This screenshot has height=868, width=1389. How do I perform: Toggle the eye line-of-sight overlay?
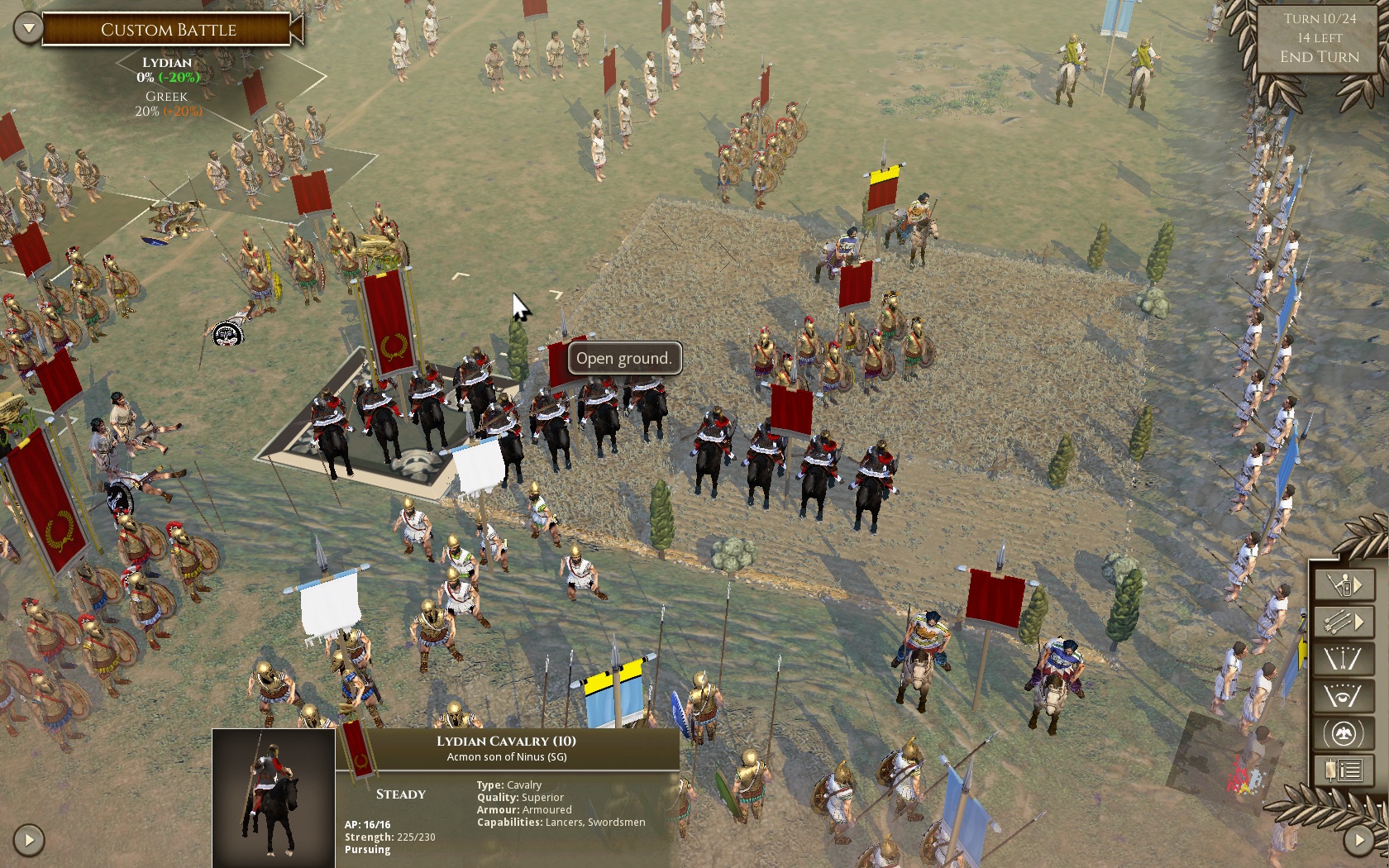pos(1344,696)
